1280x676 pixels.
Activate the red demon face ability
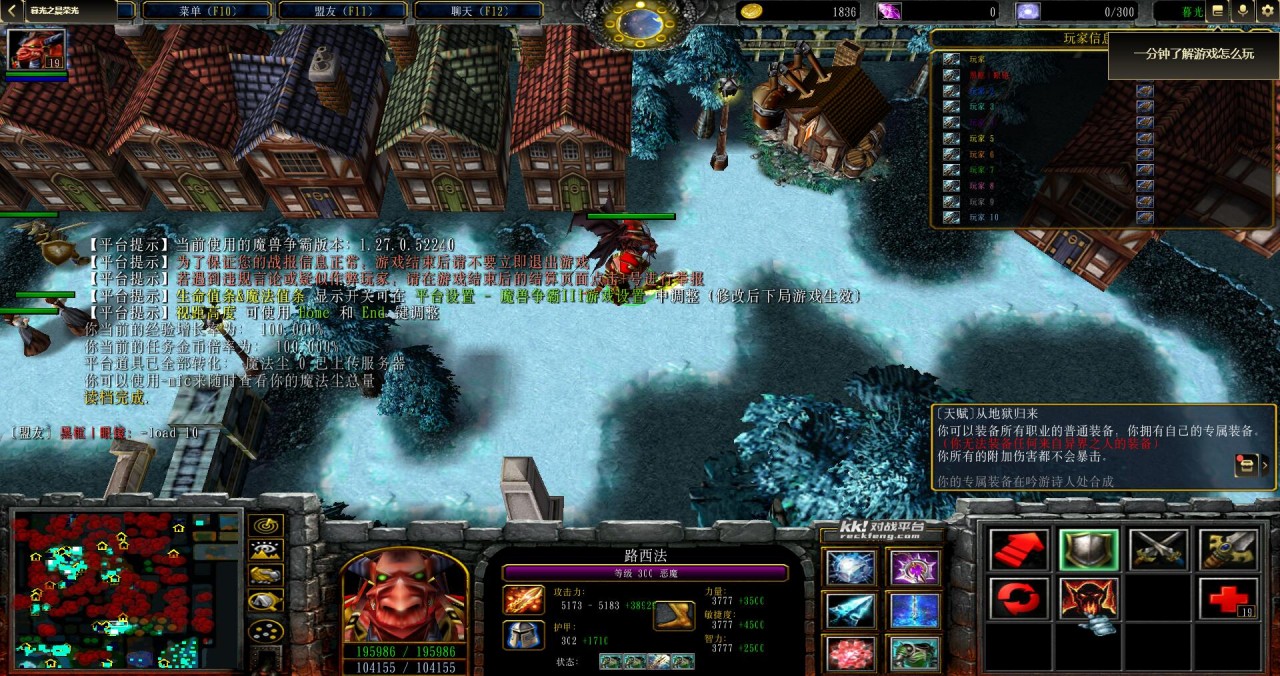(1089, 598)
